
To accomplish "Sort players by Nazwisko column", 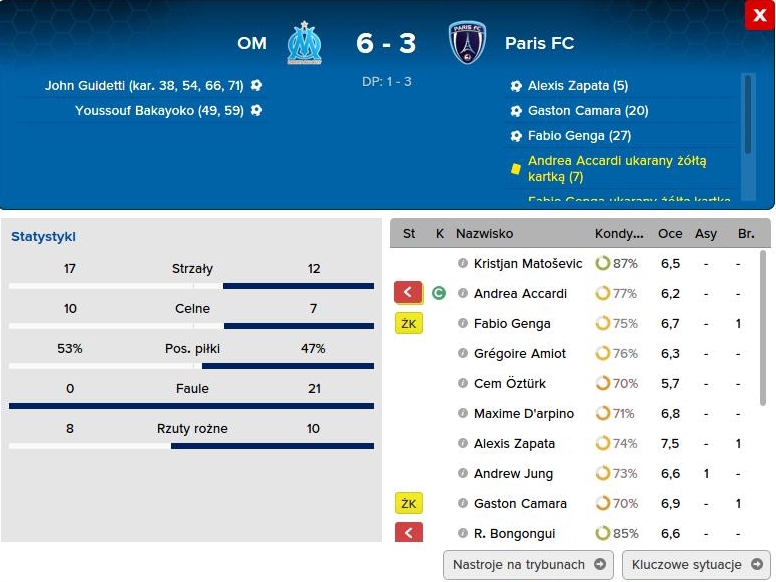I will [484, 234].
